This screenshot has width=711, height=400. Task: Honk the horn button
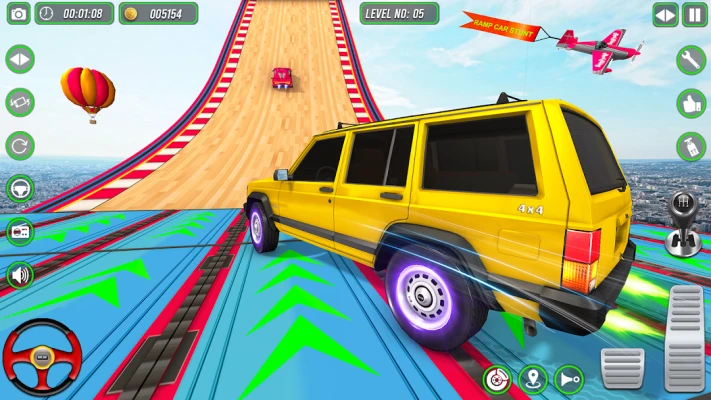[x=568, y=380]
